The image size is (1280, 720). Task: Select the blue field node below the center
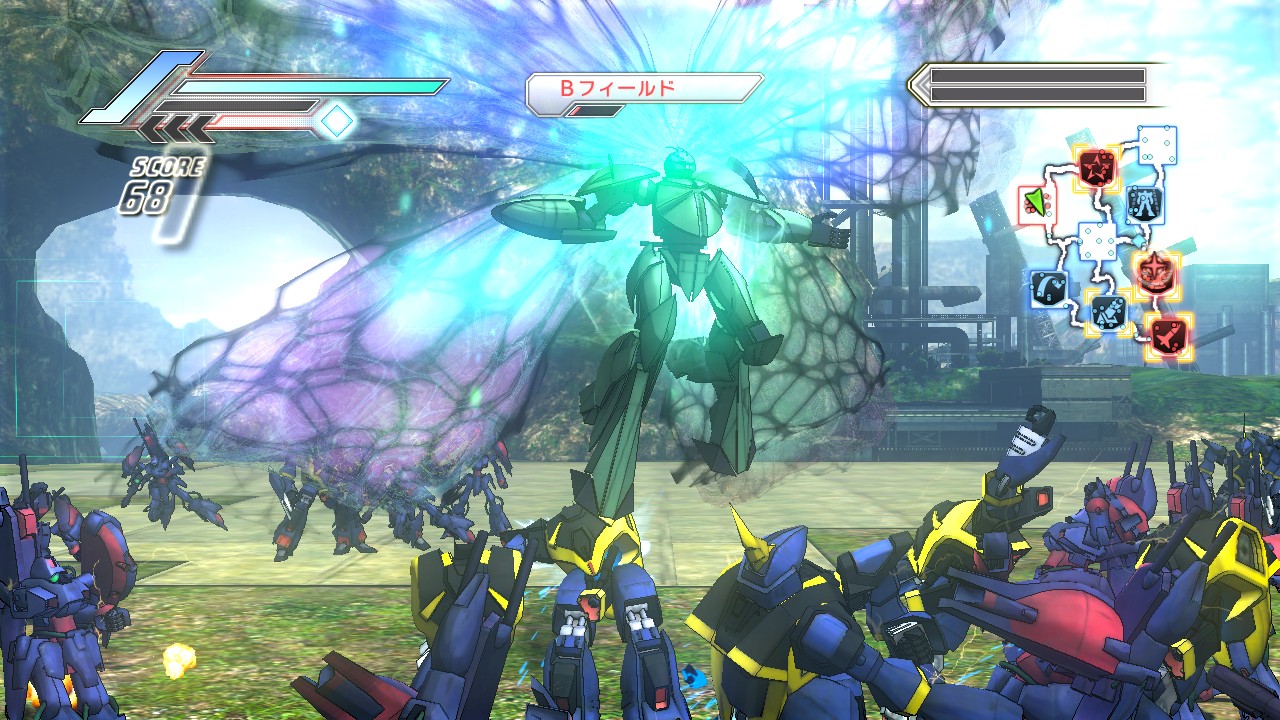click(1107, 312)
